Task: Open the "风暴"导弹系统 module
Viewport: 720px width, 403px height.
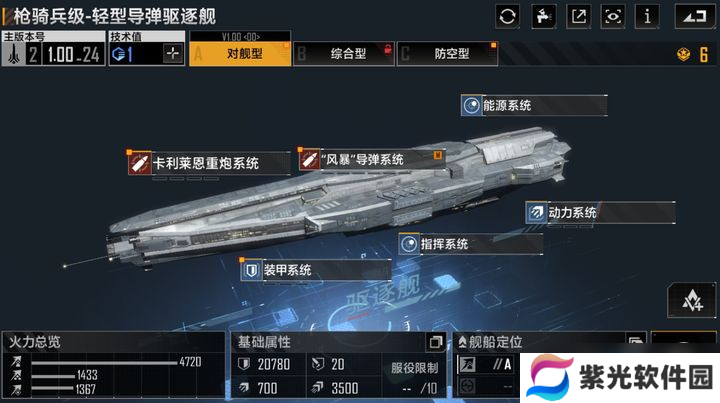Action: click(x=370, y=159)
